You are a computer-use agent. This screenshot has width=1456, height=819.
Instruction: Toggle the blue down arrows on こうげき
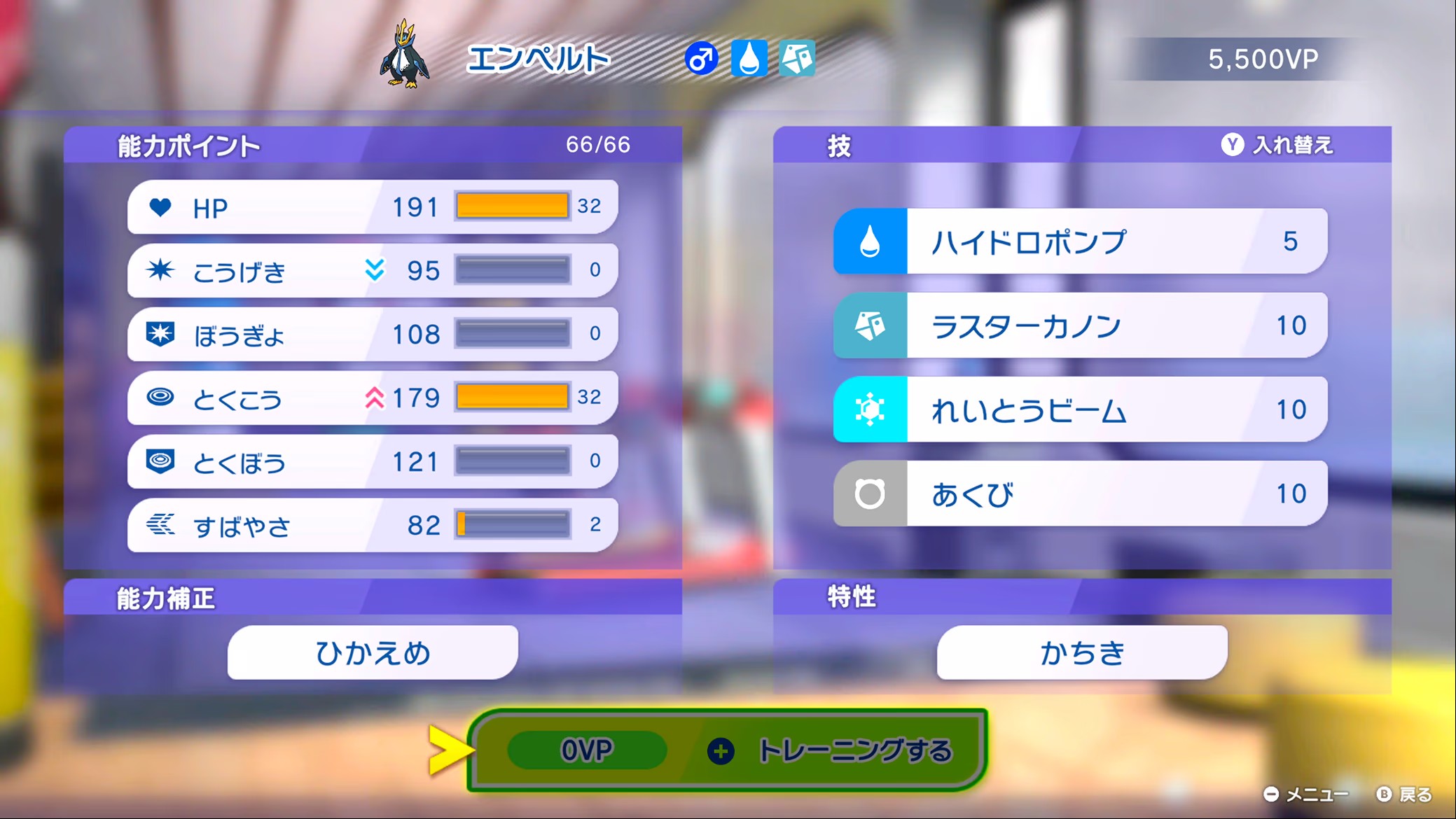(x=375, y=269)
